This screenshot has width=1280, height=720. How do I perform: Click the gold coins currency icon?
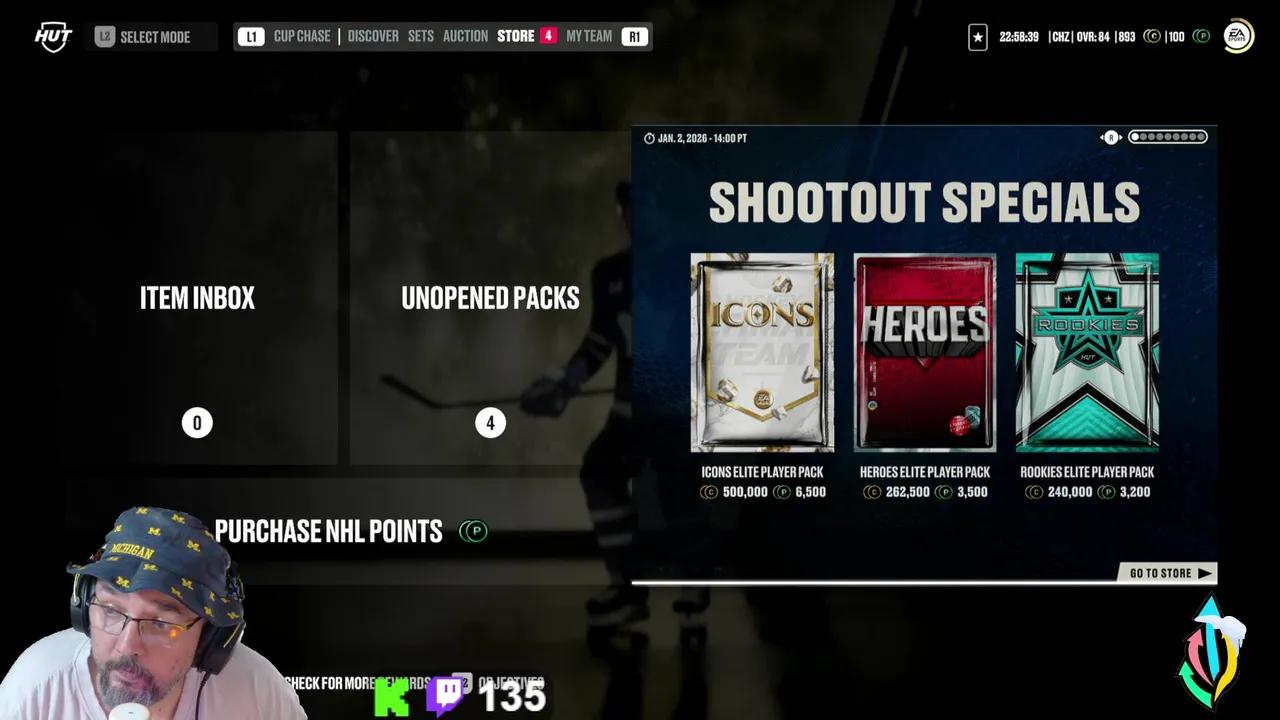click(1151, 37)
